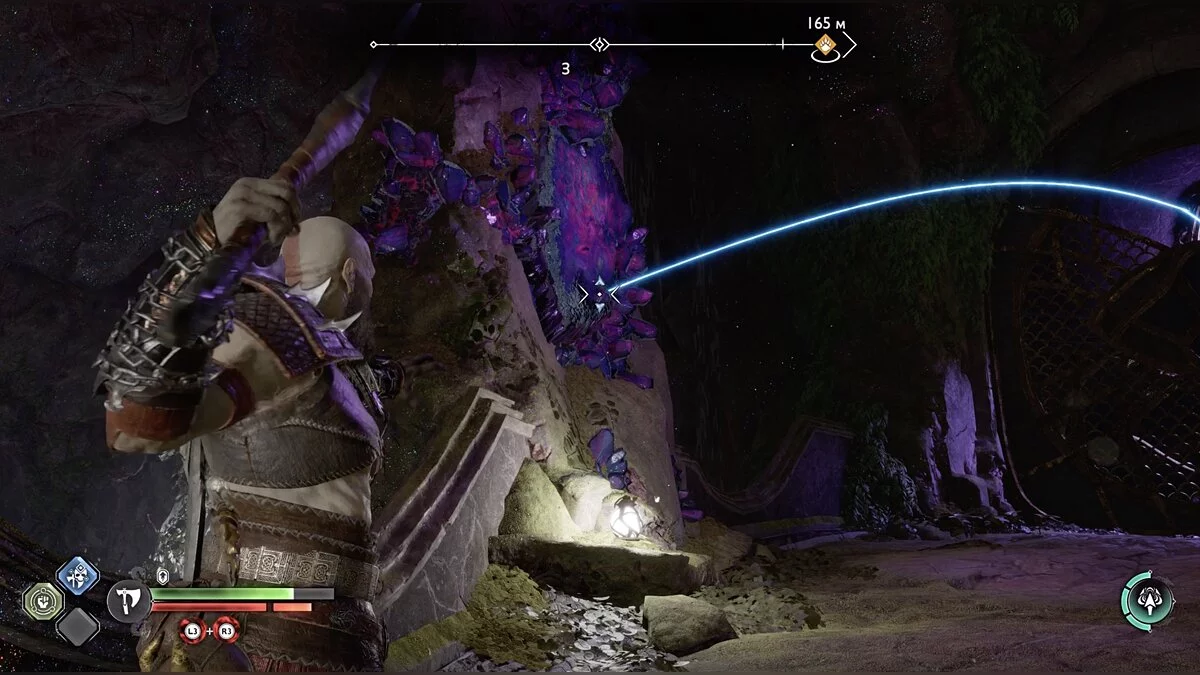Image resolution: width=1200 pixels, height=675 pixels.
Task: Select the Leviathan Axe weapon icon
Action: tap(128, 601)
